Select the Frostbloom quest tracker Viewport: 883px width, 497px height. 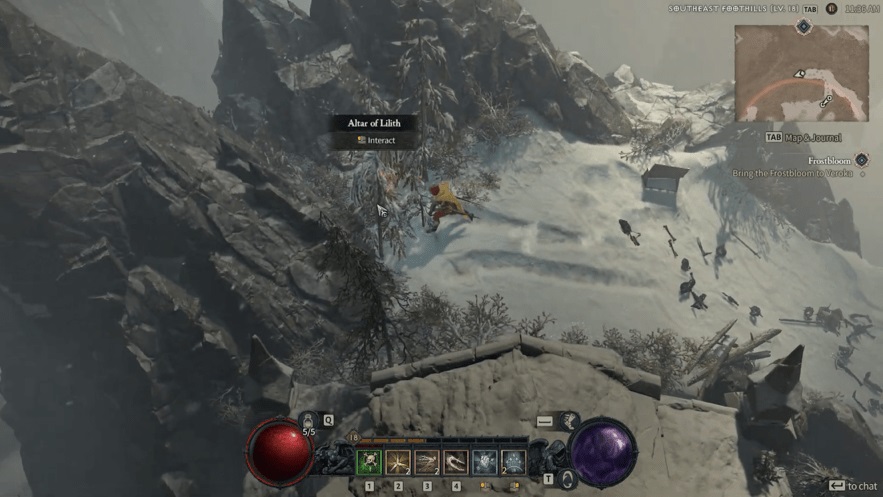(x=828, y=160)
